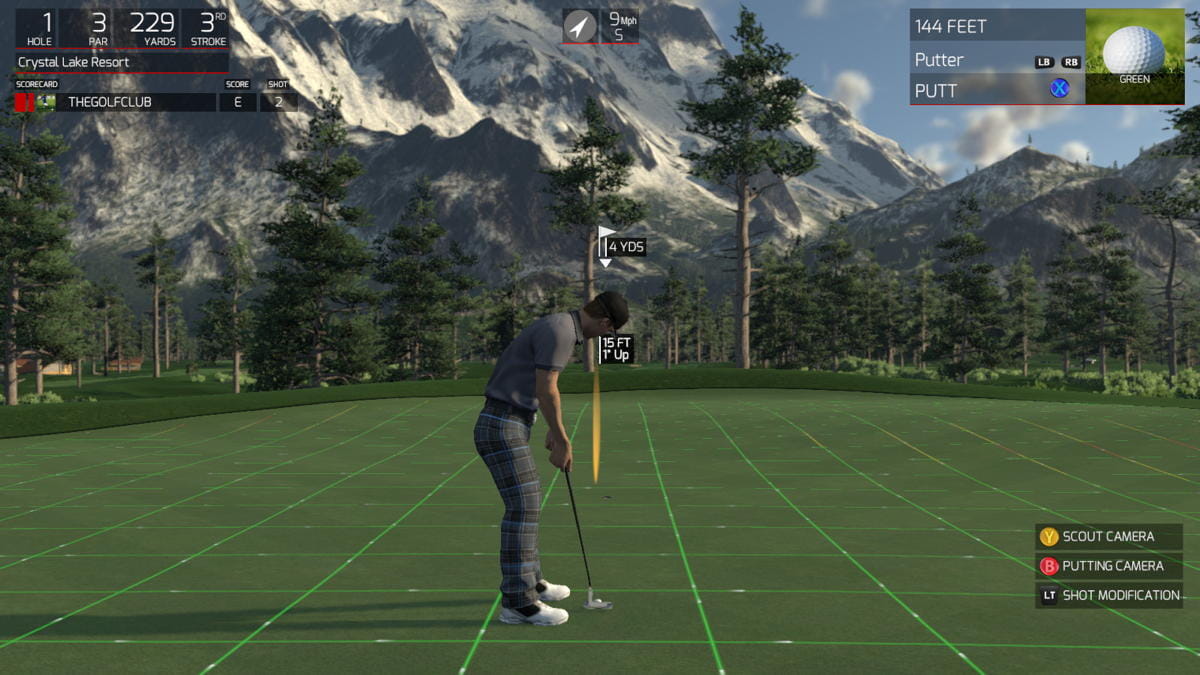Choose the PUTT shot type row
This screenshot has width=1200, height=675.
pos(996,90)
